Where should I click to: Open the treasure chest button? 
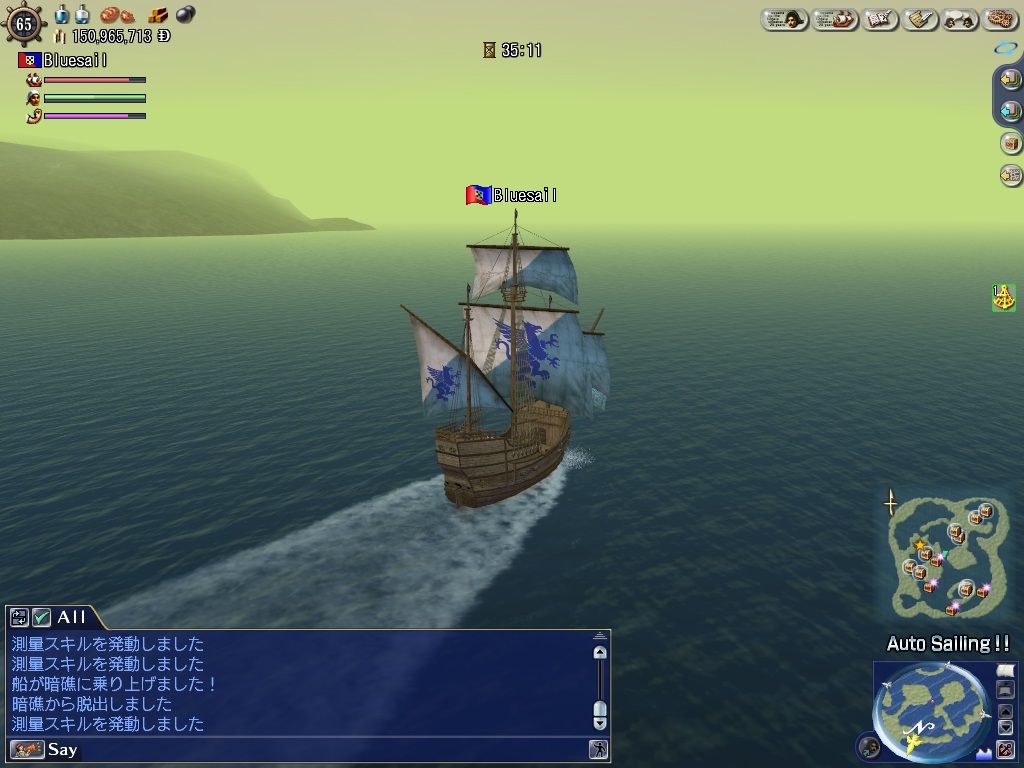point(1010,143)
